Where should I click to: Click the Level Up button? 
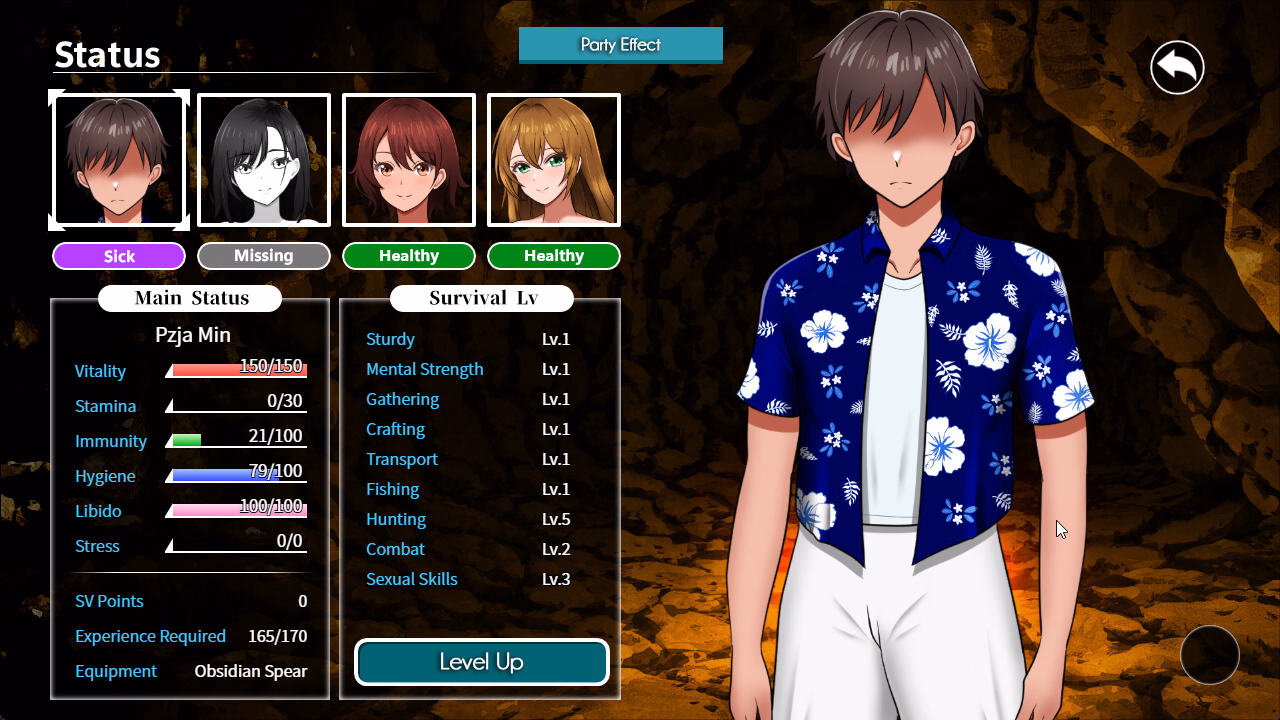point(482,662)
